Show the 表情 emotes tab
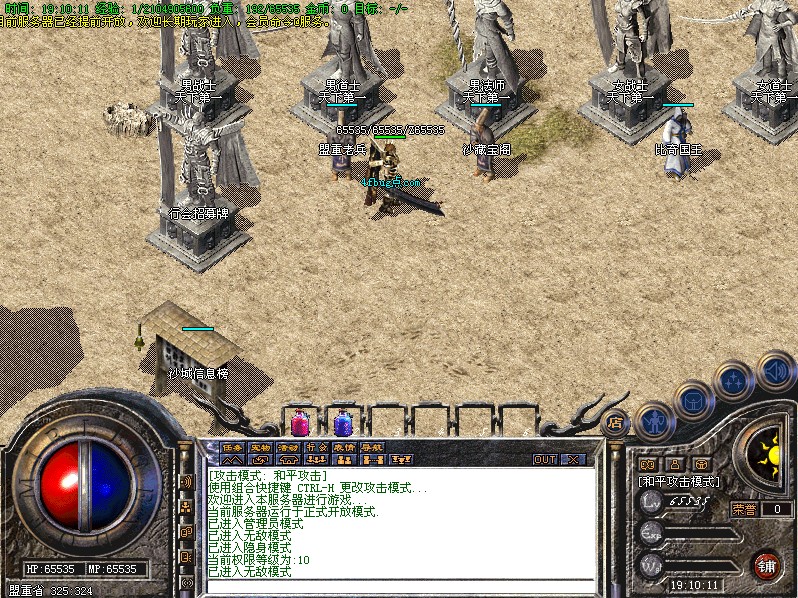 tap(345, 447)
